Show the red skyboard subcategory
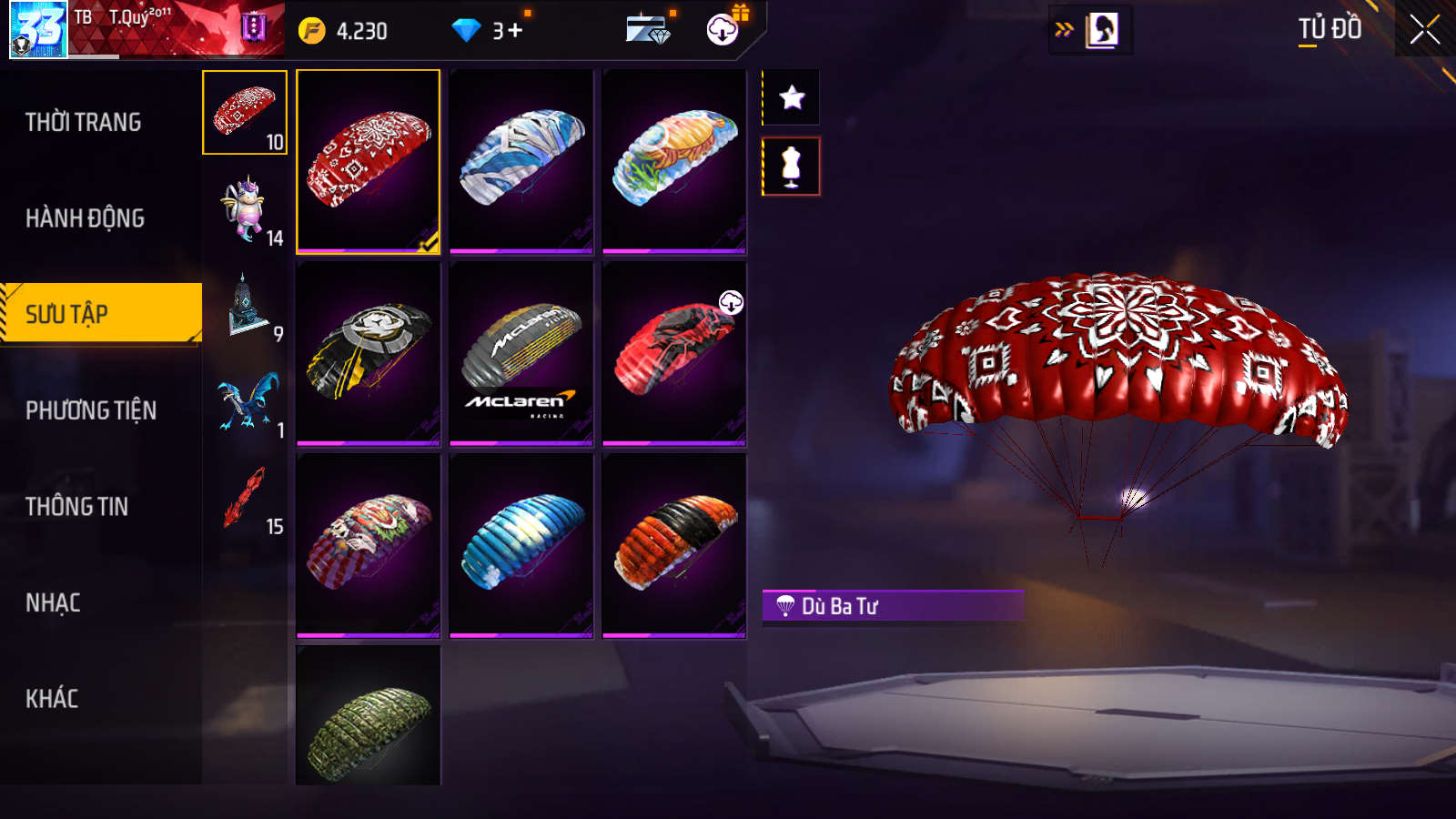 click(245, 498)
